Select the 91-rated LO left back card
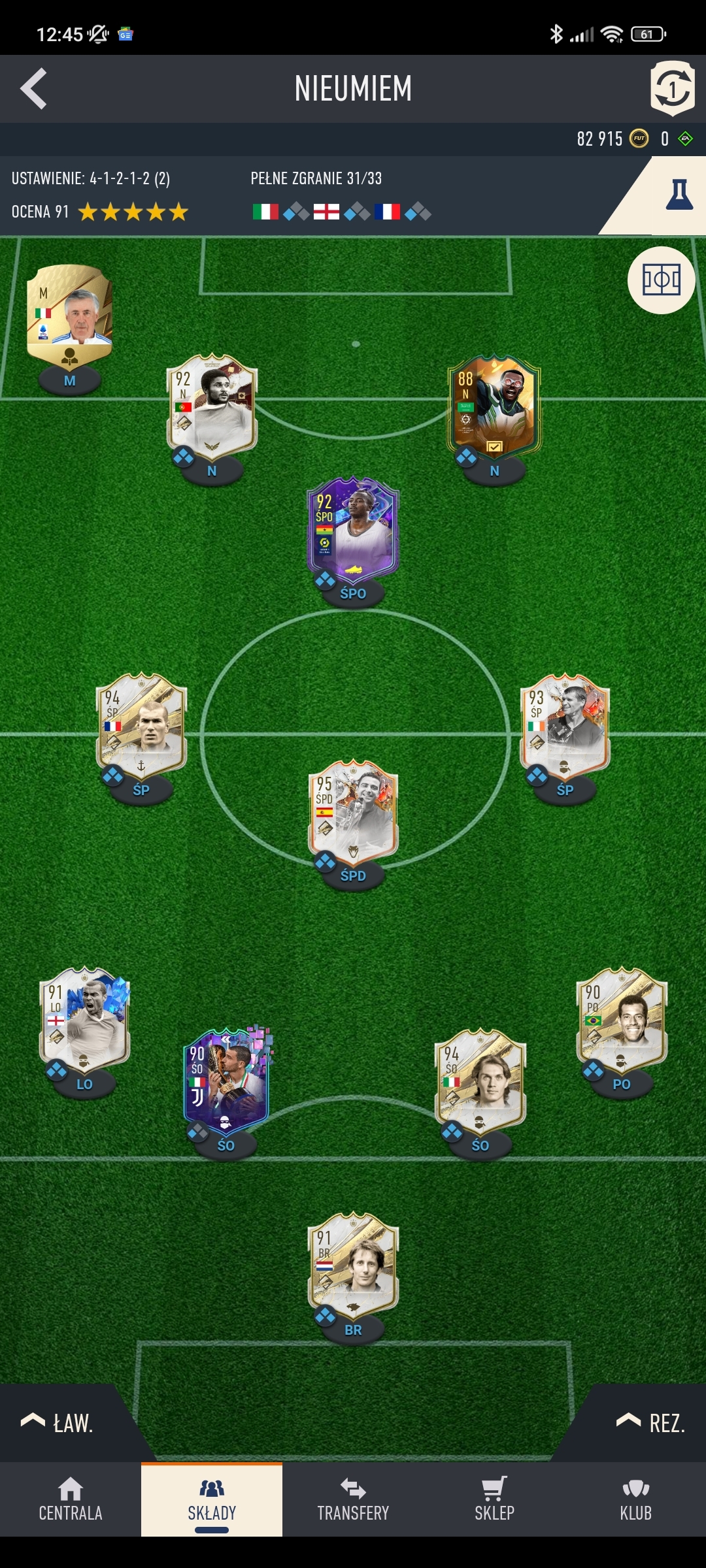The width and height of the screenshot is (706, 1568). pos(85,1019)
